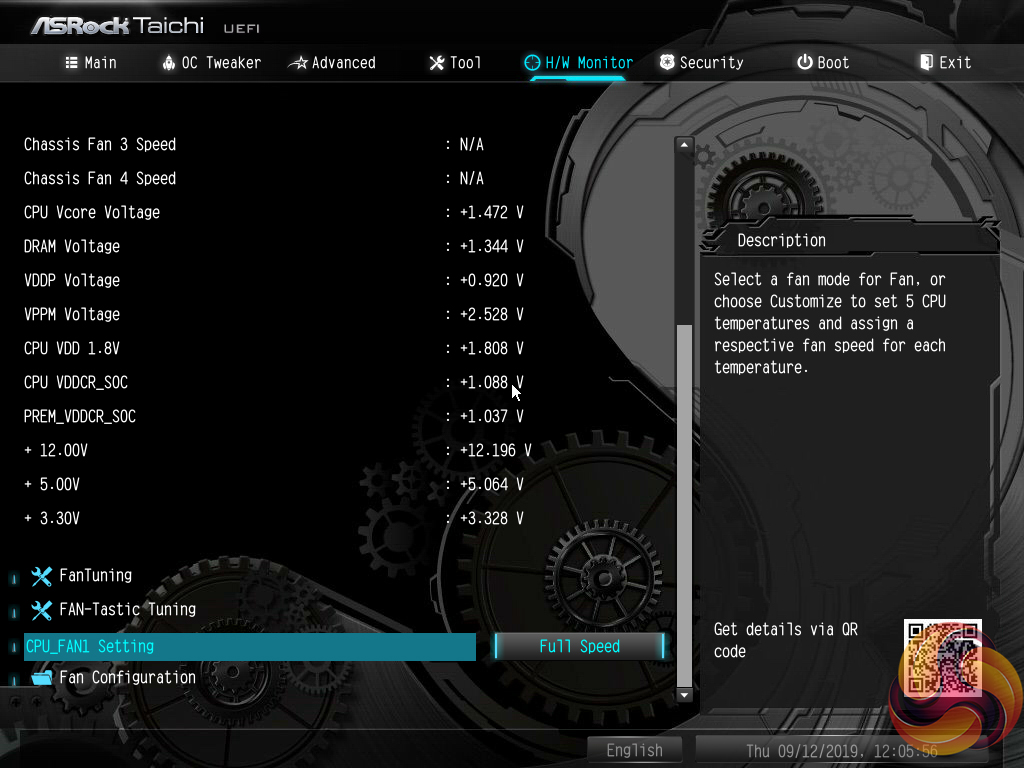
Task: Open the Fan Configuration folder
Action: (127, 678)
